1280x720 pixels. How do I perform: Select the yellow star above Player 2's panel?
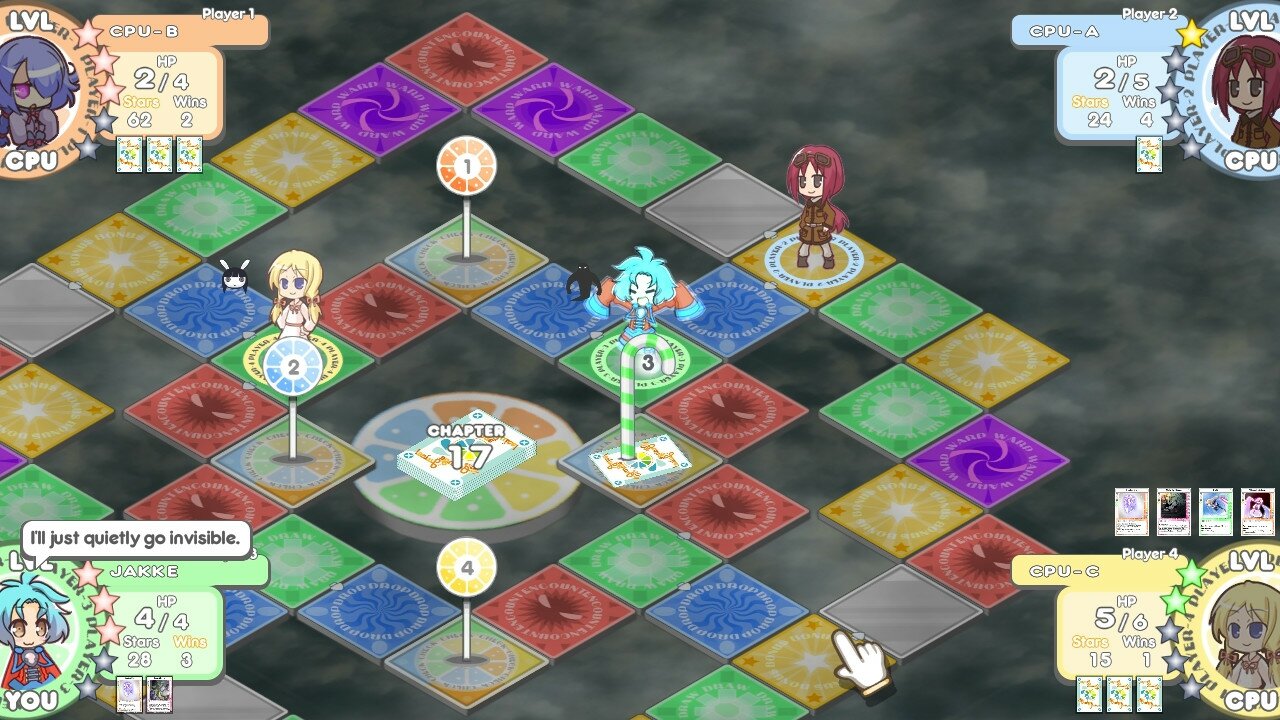[1190, 32]
